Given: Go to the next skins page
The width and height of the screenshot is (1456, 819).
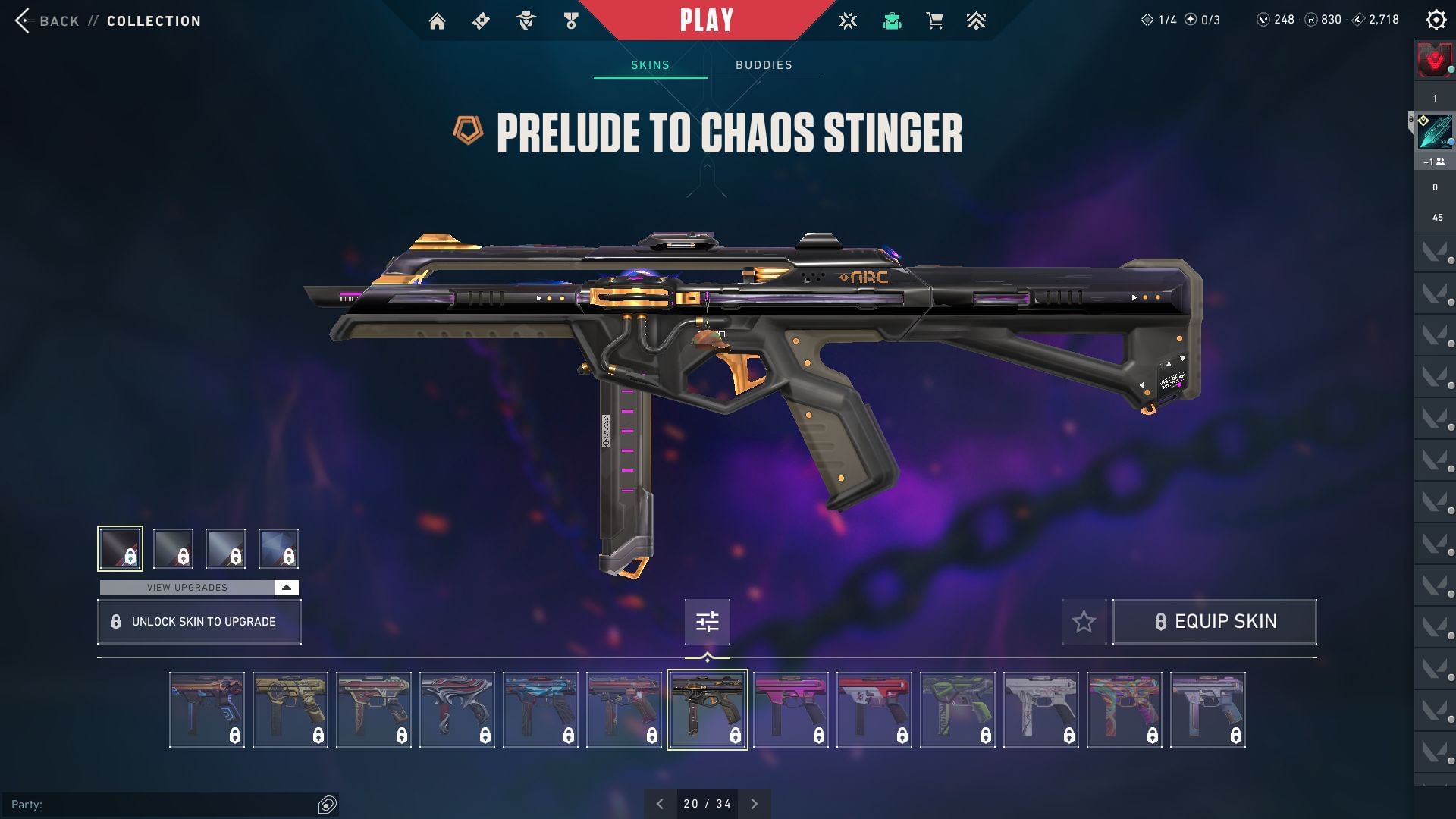Looking at the screenshot, I should (x=754, y=804).
